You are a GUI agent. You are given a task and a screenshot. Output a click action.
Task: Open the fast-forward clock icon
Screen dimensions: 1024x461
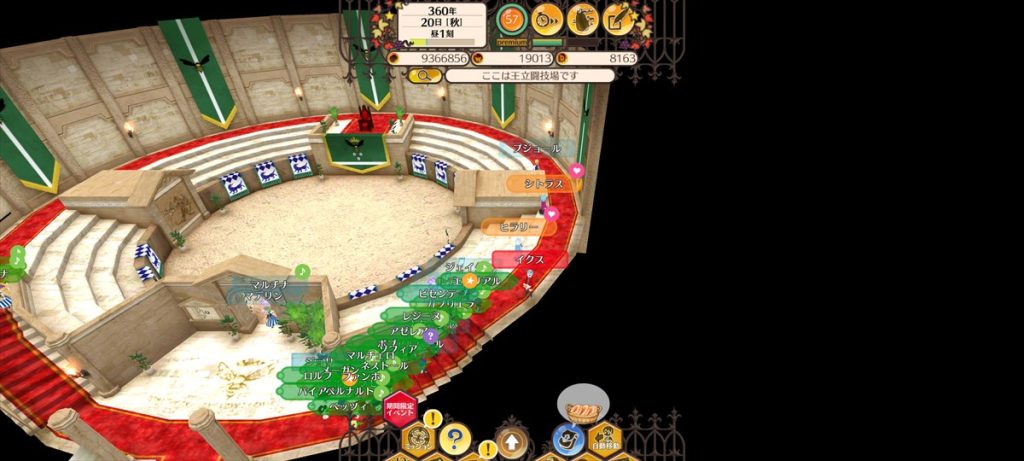(547, 18)
